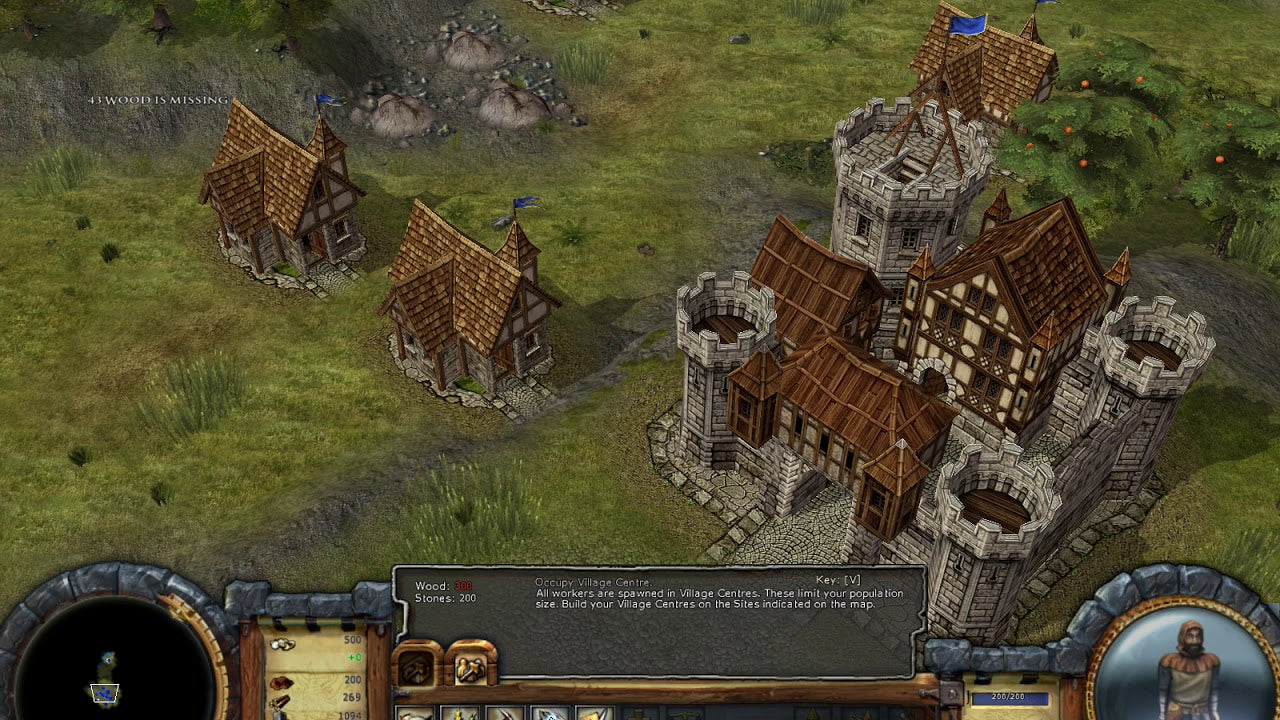
Task: Select the yellow swords unit icon
Action: tap(460, 713)
